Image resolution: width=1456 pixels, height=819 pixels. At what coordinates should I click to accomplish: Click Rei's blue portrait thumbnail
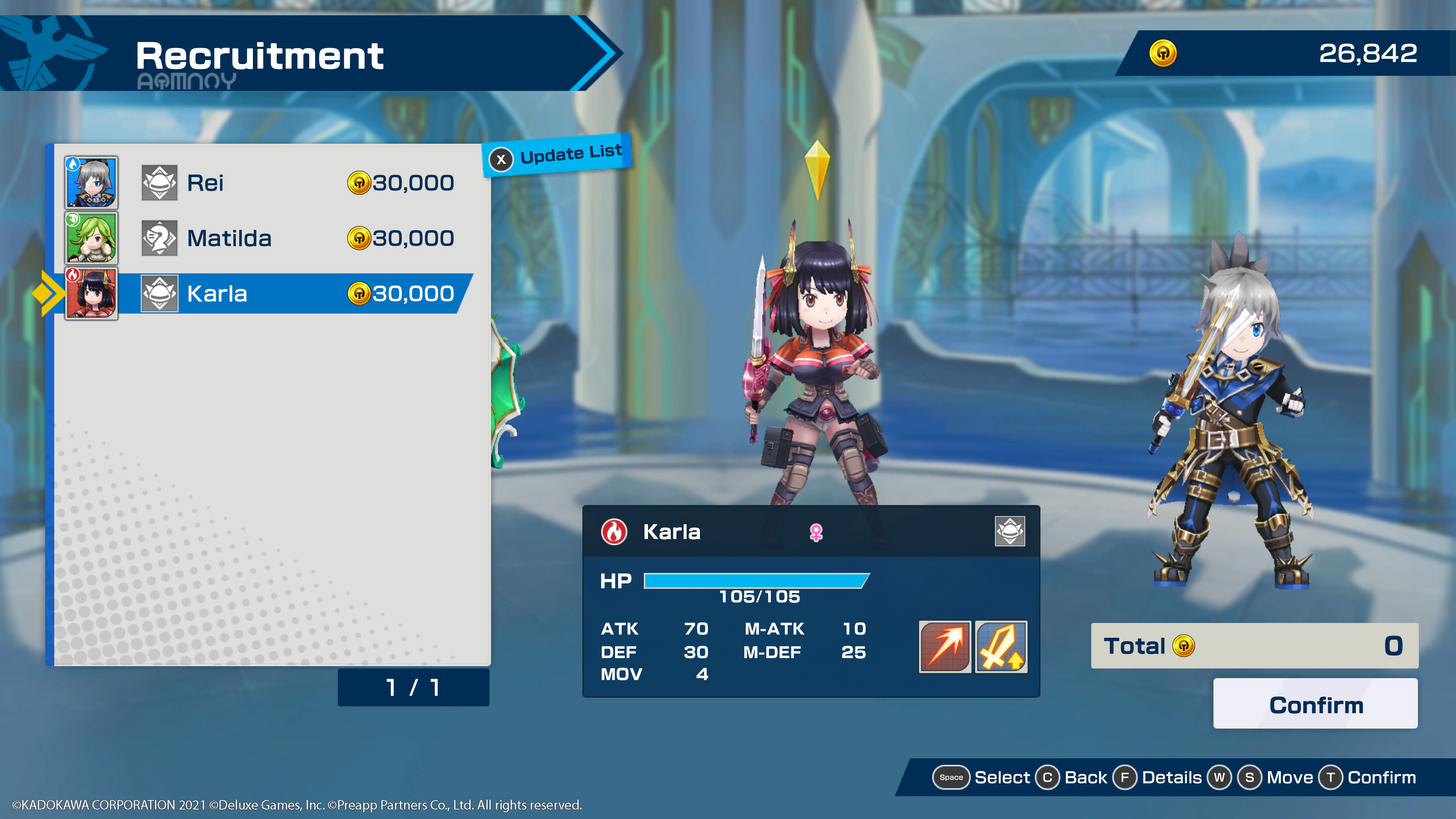click(91, 182)
